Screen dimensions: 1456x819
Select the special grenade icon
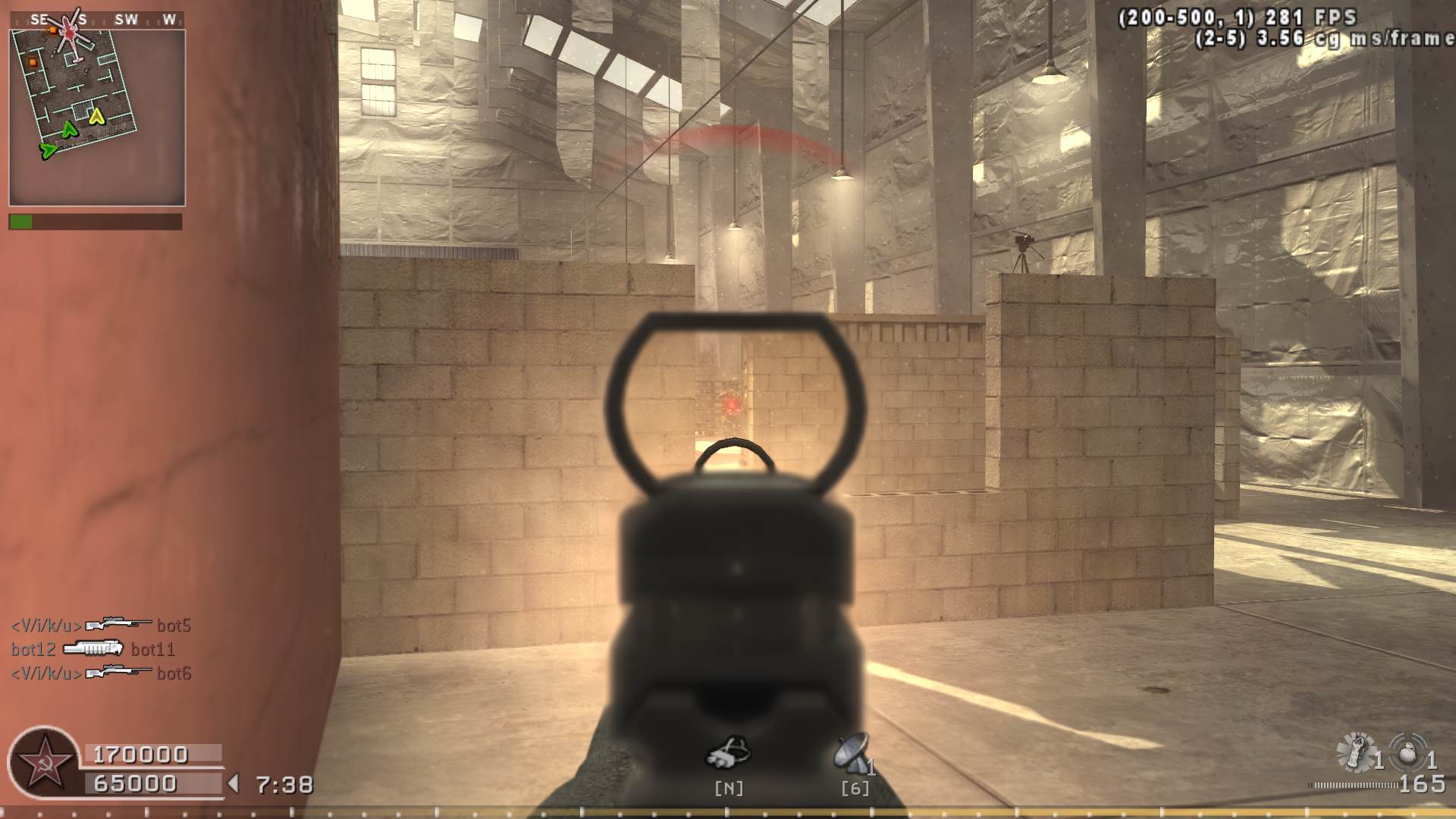[1357, 751]
